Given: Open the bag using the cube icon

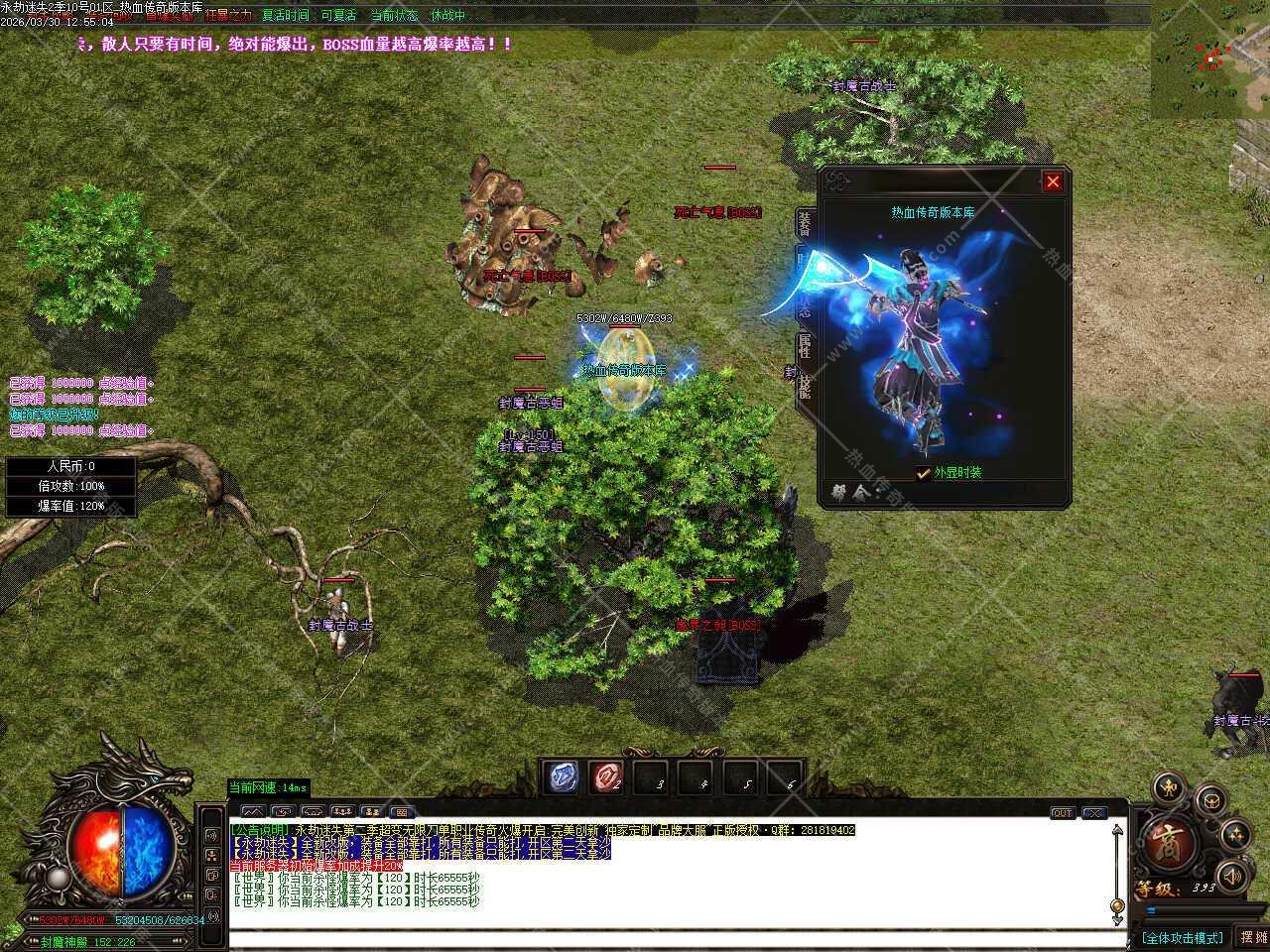Looking at the screenshot, I should click(x=1209, y=799).
